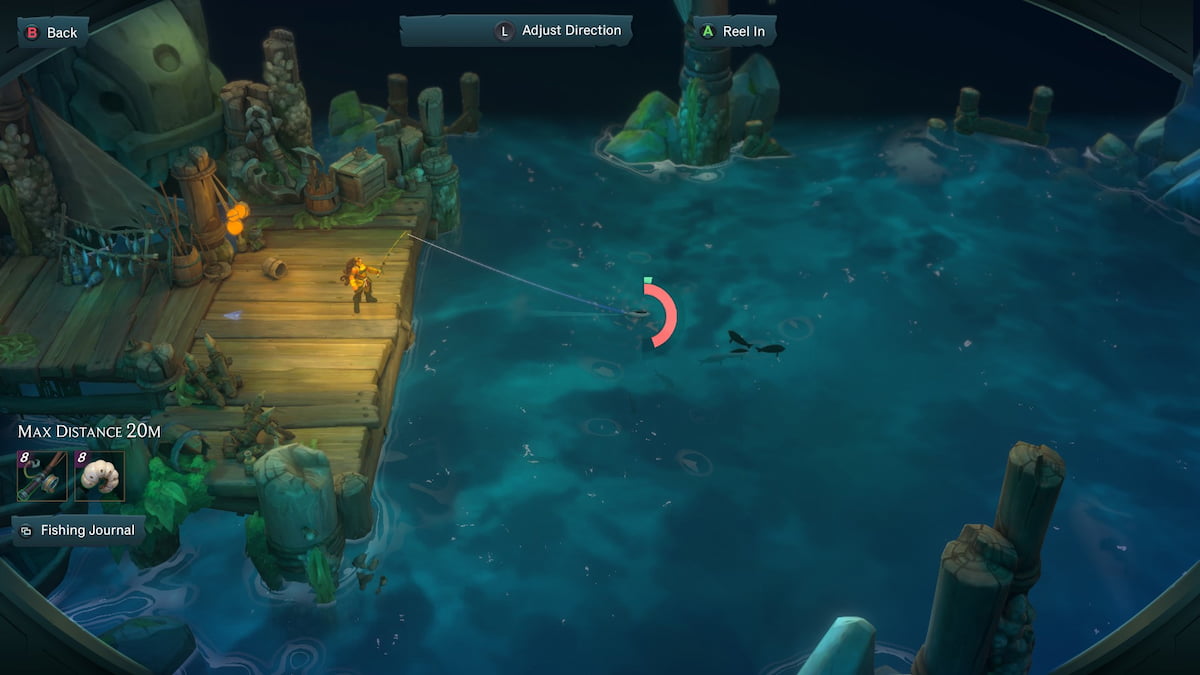
Task: Select the white grub bait slot
Action: (x=100, y=475)
